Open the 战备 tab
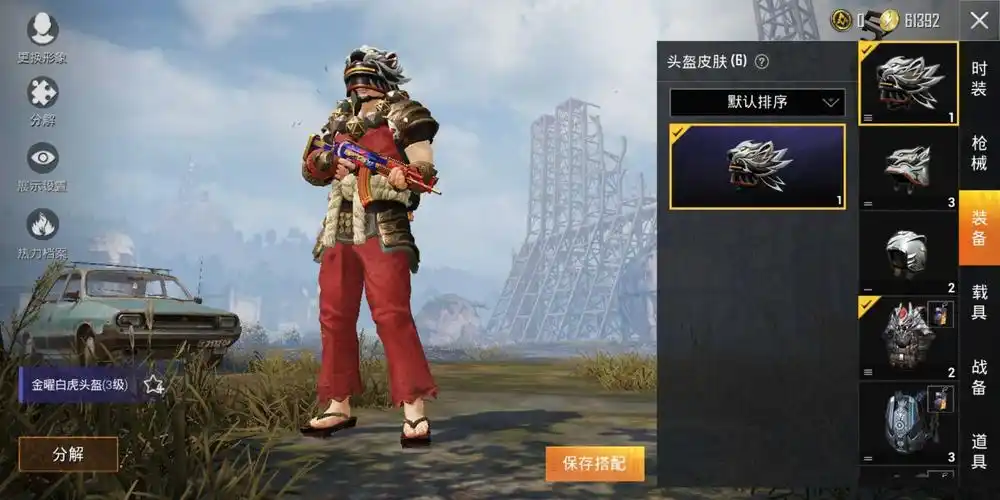Viewport: 1000px width, 500px height. click(x=979, y=377)
